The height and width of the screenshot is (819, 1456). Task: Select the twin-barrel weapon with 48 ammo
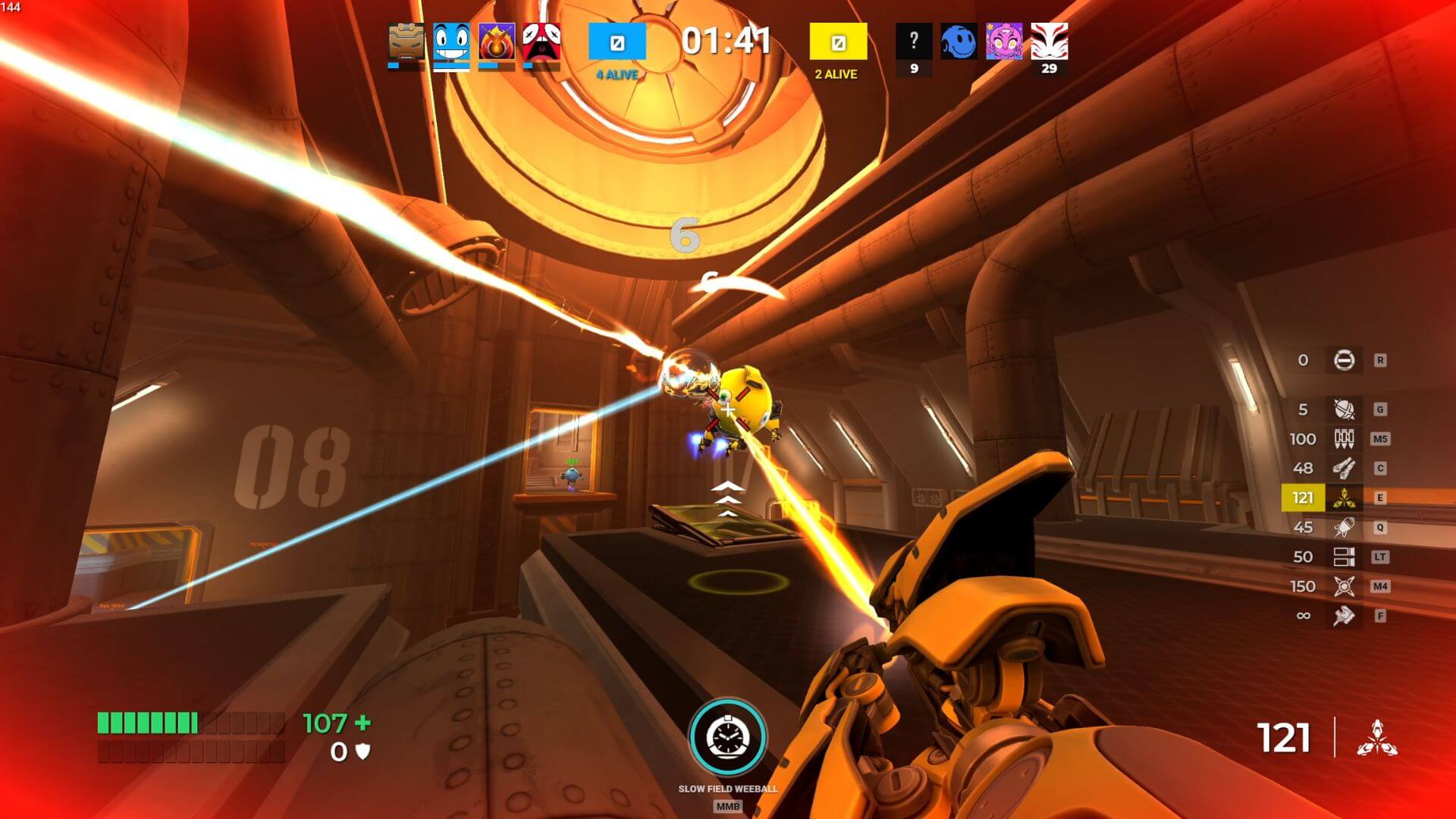pyautogui.click(x=1344, y=468)
